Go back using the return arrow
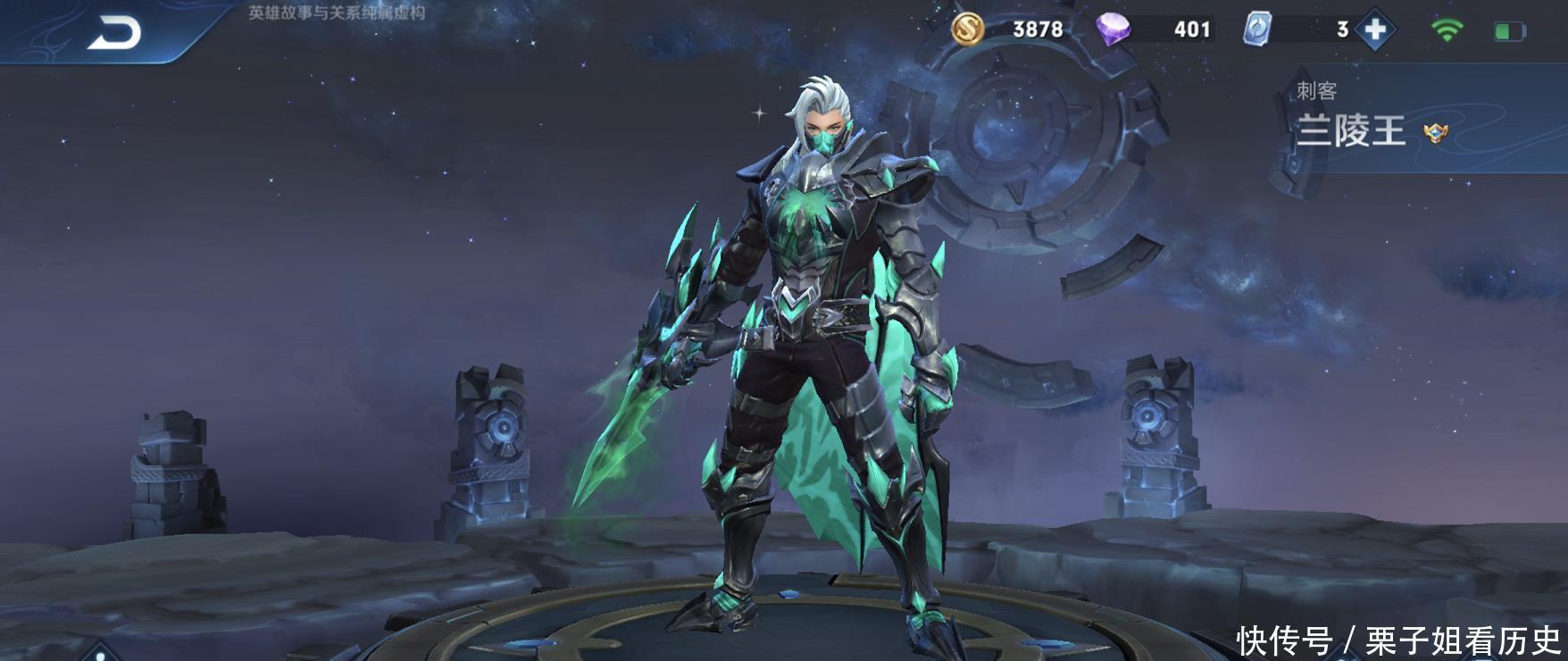1568x661 pixels. coord(114,34)
